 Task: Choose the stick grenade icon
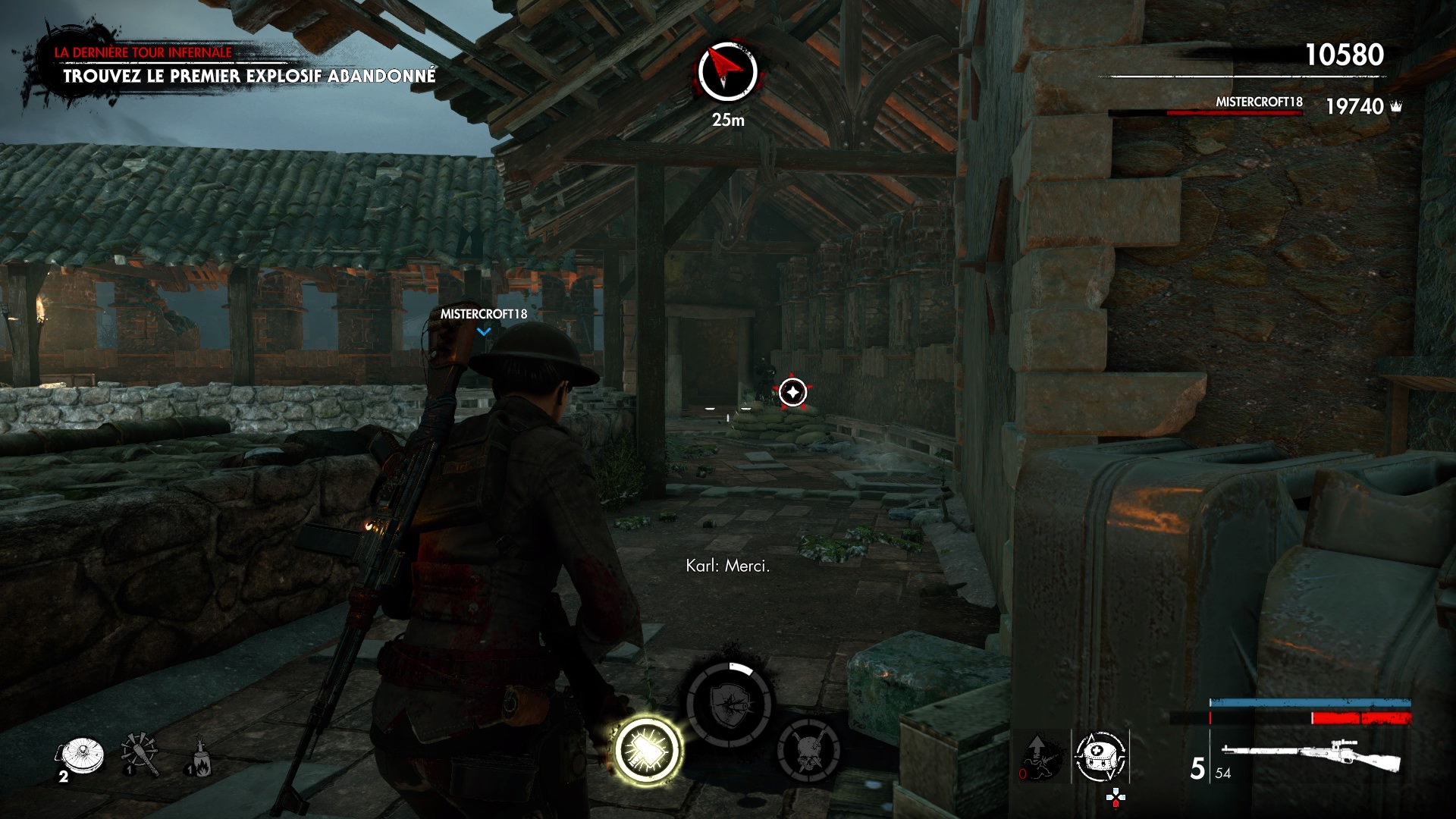pos(140,753)
